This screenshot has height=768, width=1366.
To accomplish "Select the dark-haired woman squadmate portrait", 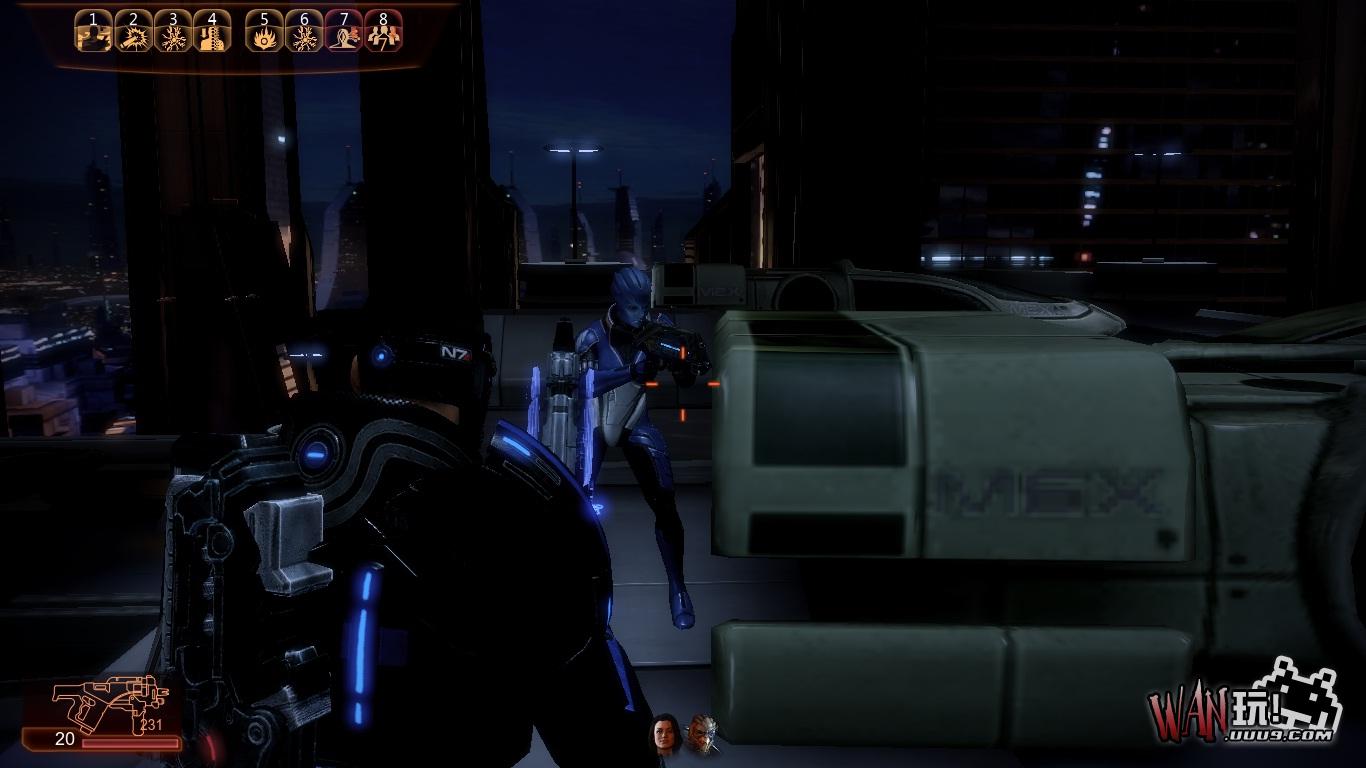I will pyautogui.click(x=664, y=736).
